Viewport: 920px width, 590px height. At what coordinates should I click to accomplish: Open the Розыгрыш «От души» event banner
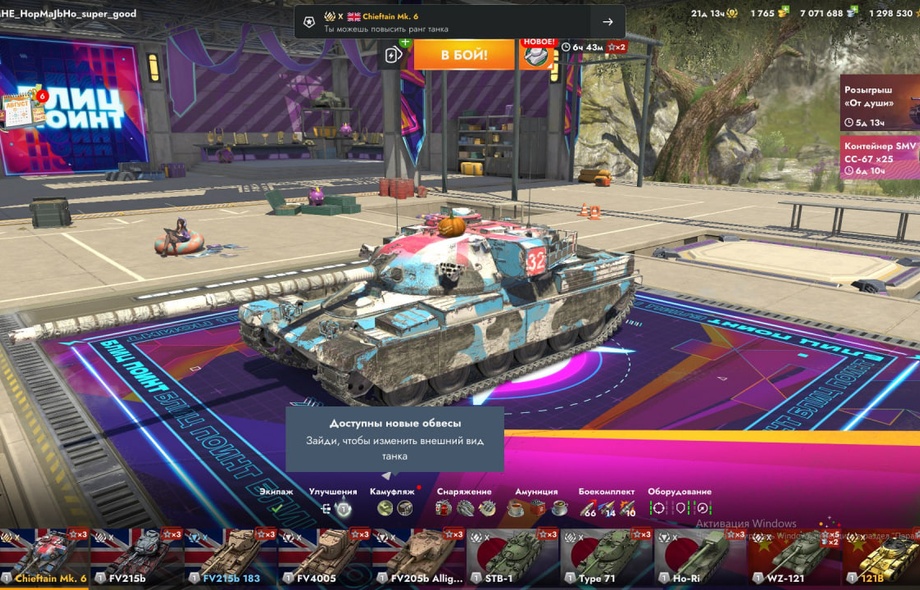click(x=879, y=104)
